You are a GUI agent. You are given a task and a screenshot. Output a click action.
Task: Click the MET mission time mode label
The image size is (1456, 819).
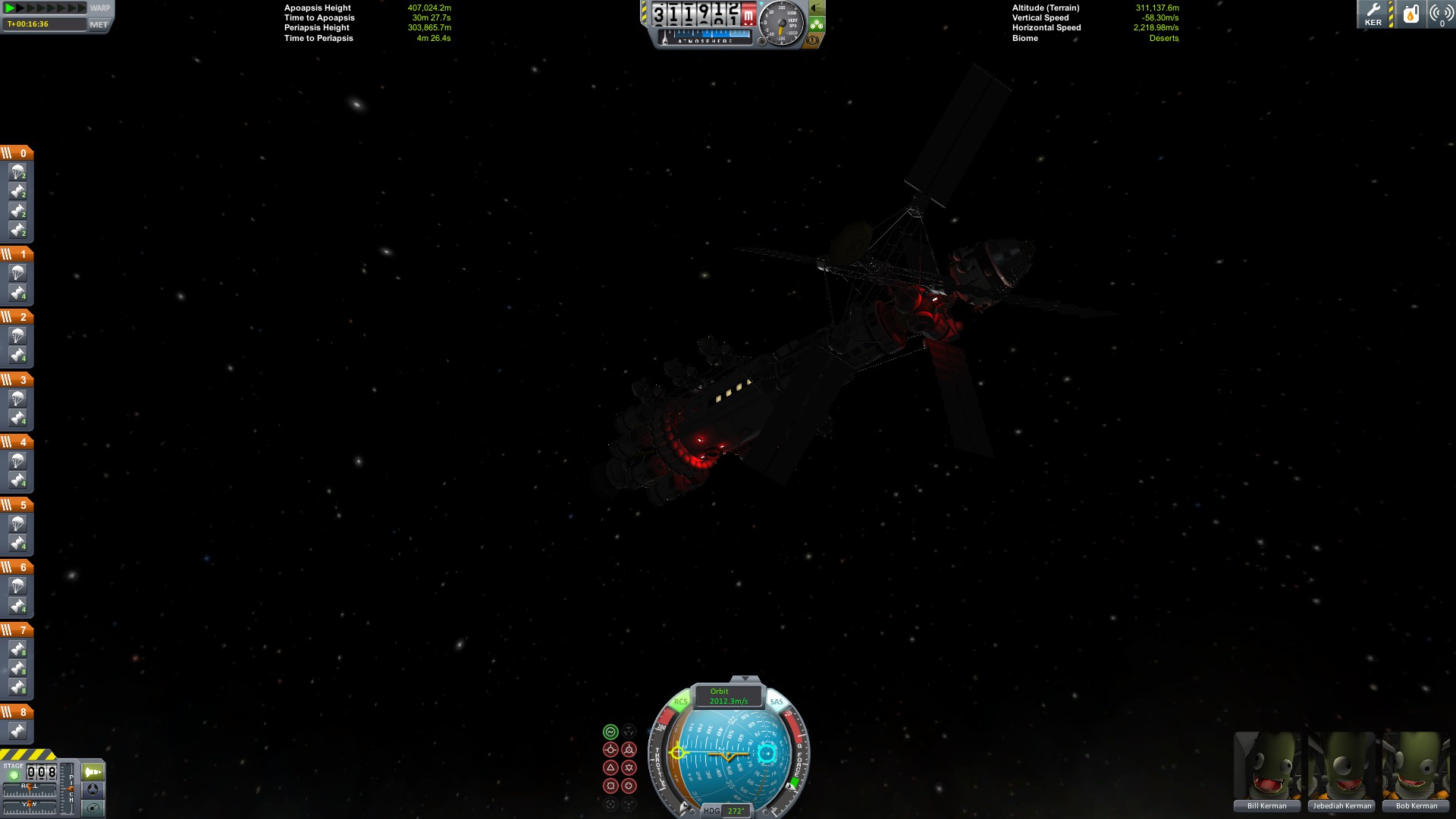(x=99, y=24)
